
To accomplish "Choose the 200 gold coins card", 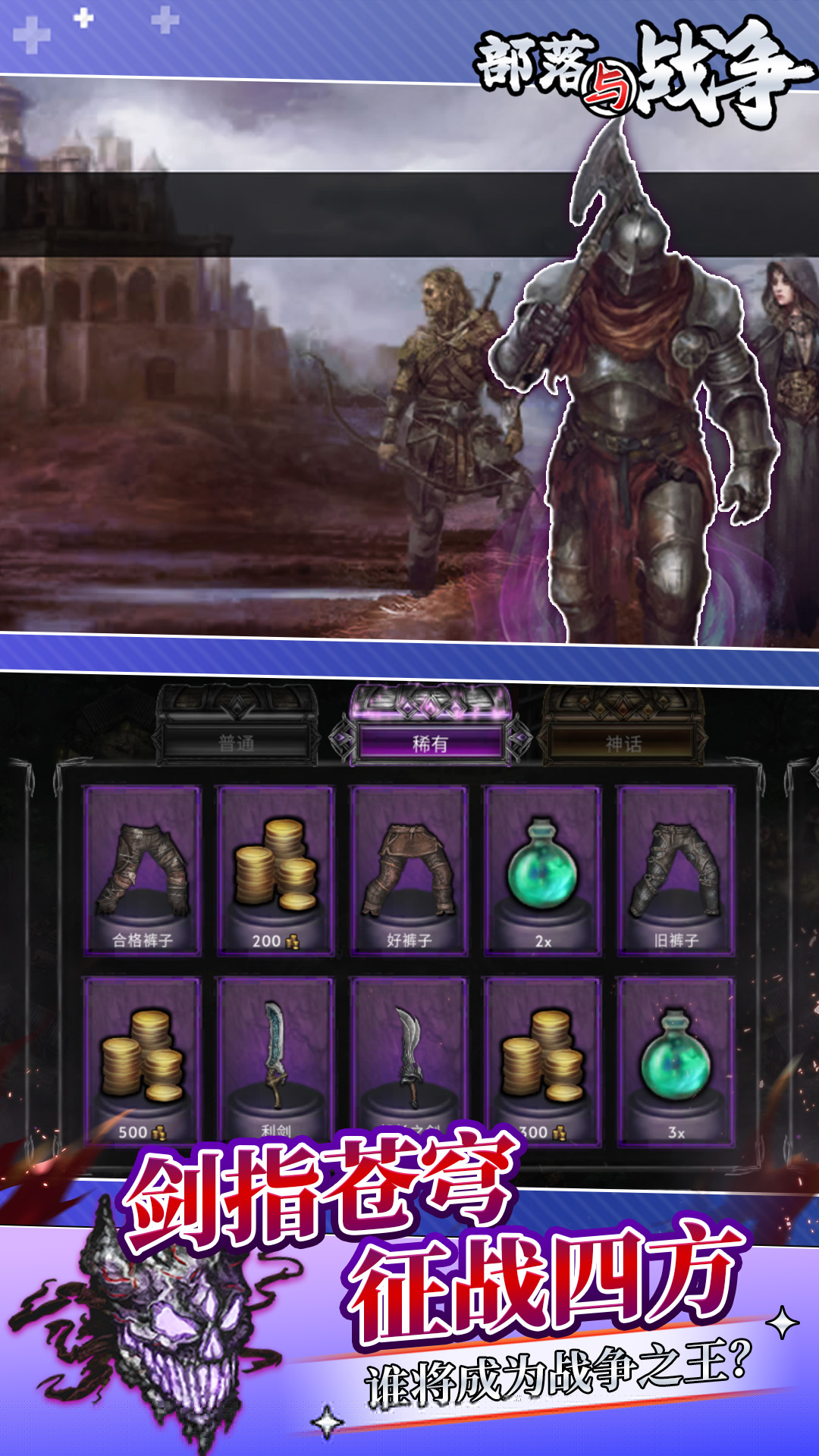I will click(x=275, y=871).
